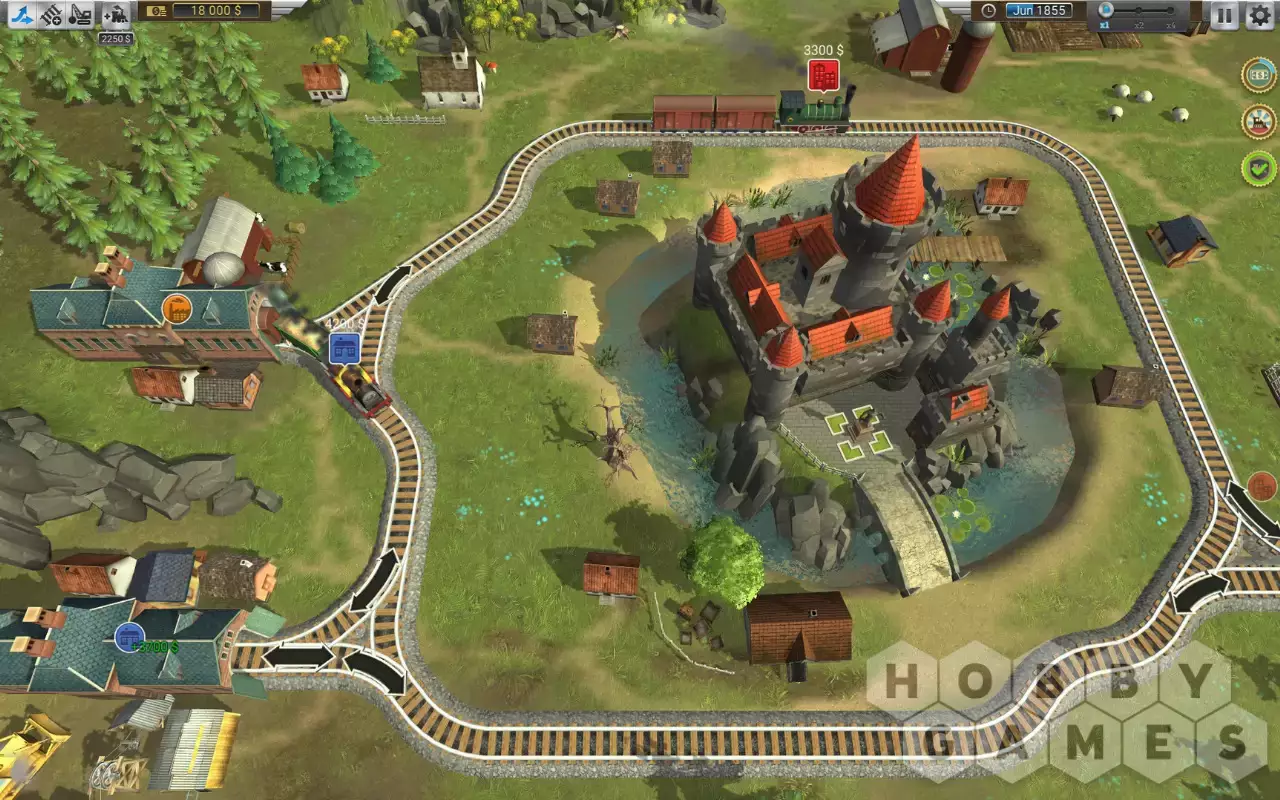Open the gear settings menu
This screenshot has height=800, width=1280.
[x=1259, y=14]
